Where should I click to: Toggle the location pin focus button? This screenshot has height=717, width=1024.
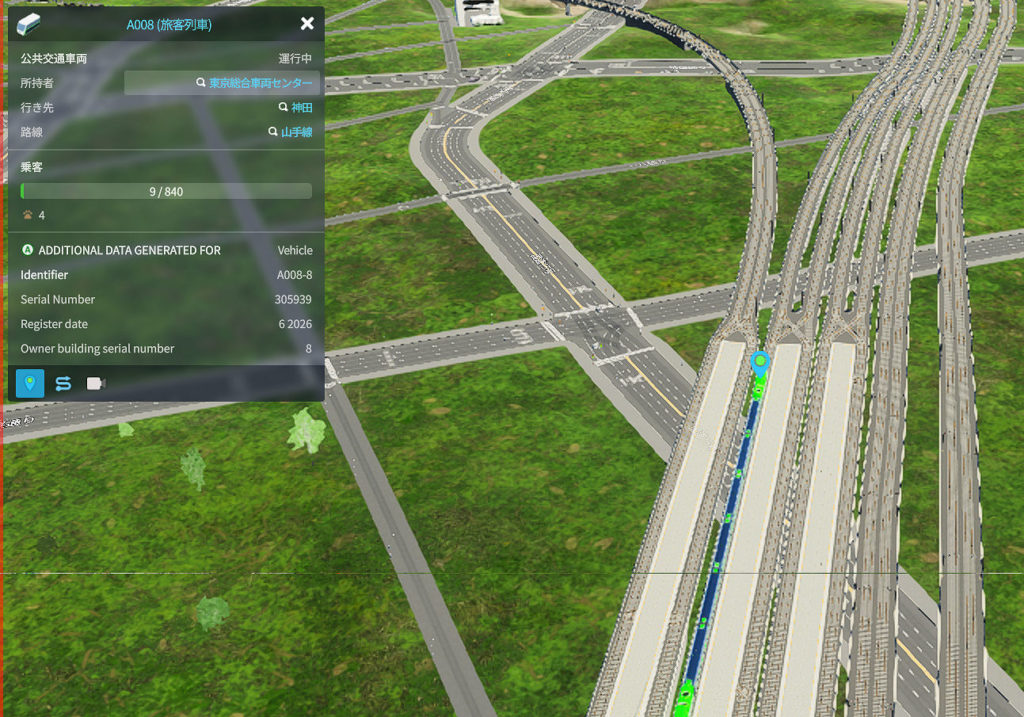point(30,383)
